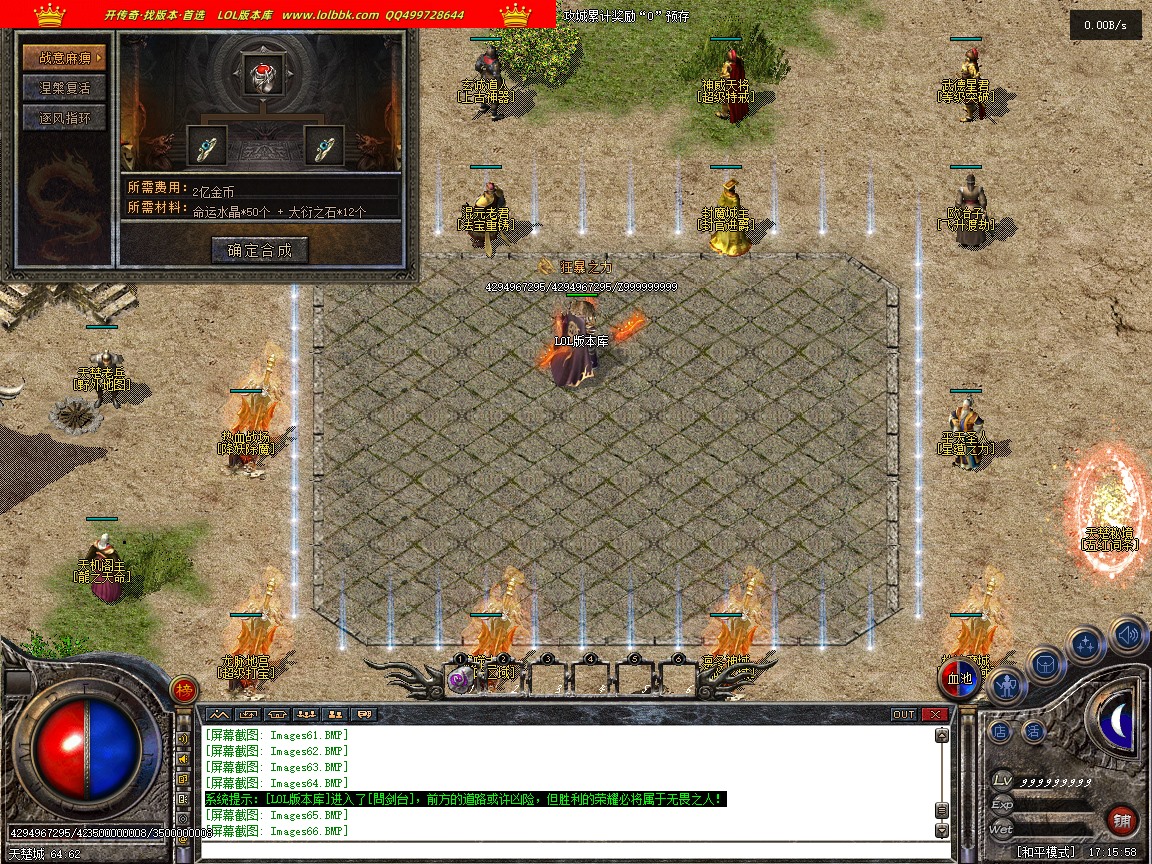
Task: Toggle the sound speaker icon
Action: point(1128,634)
